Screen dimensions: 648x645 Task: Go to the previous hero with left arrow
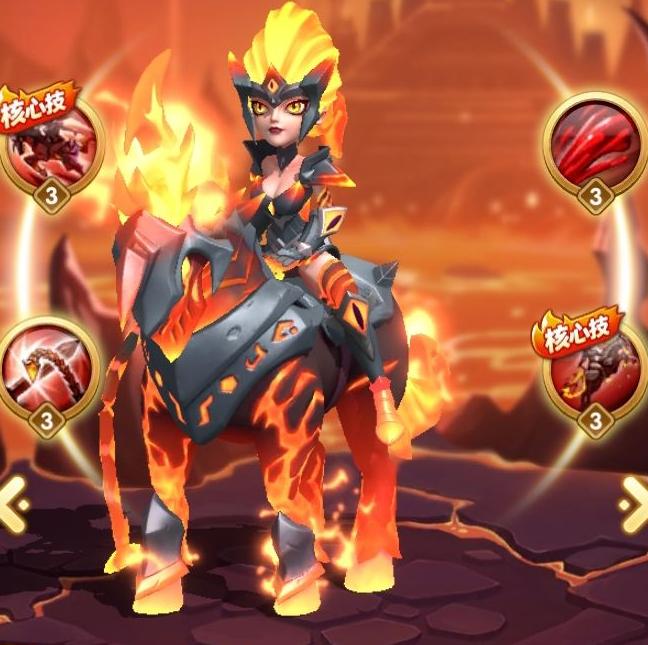point(12,503)
